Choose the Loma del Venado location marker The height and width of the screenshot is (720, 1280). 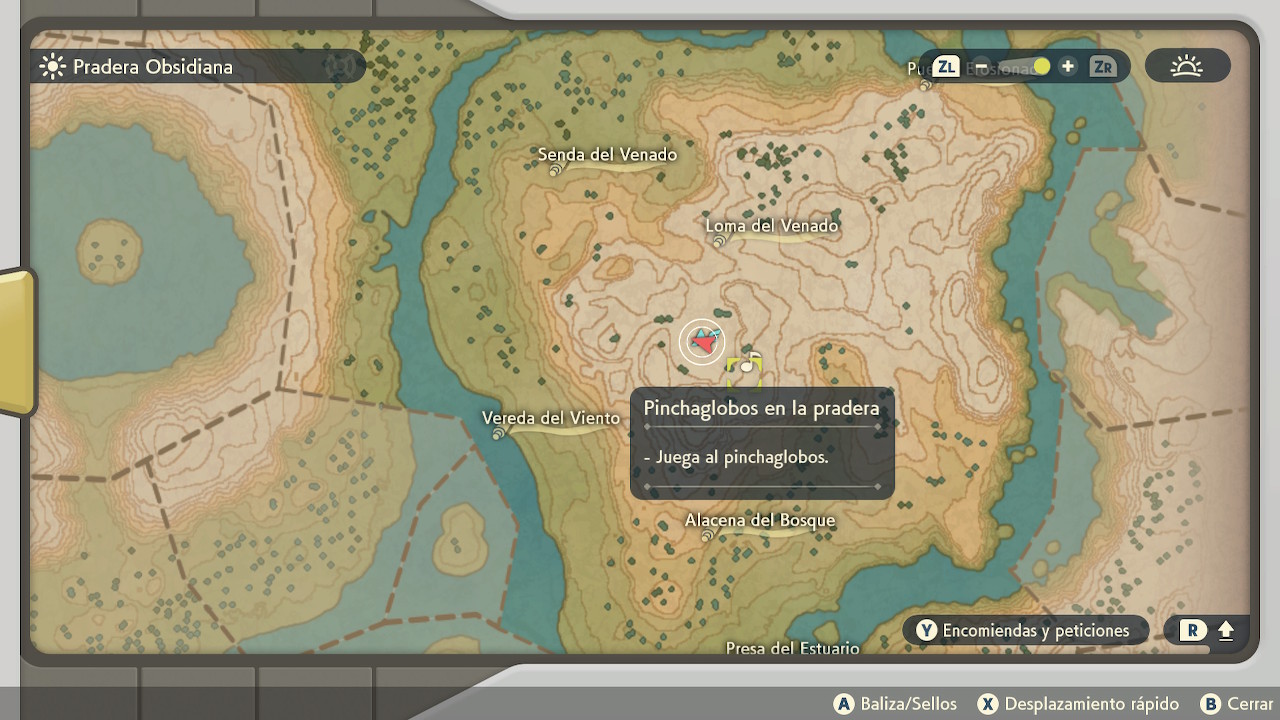pos(771,226)
